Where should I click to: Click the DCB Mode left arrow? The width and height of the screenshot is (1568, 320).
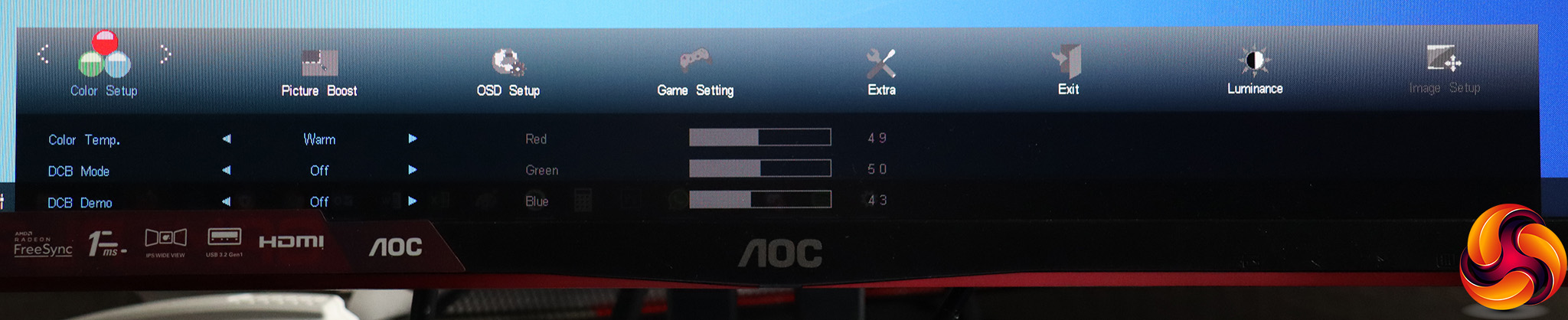[x=226, y=170]
